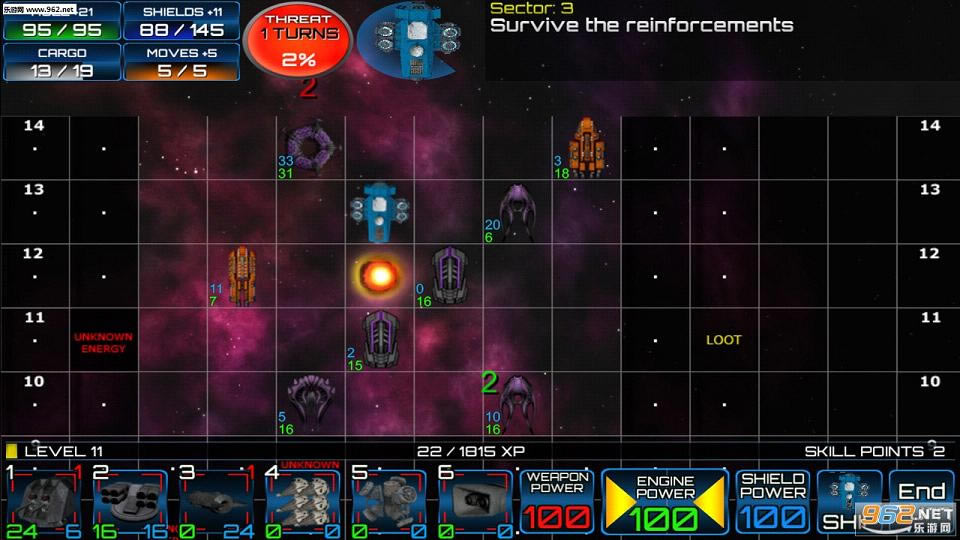Choose weapon slot 2 quad launcher
The width and height of the screenshot is (960, 540).
tap(131, 500)
